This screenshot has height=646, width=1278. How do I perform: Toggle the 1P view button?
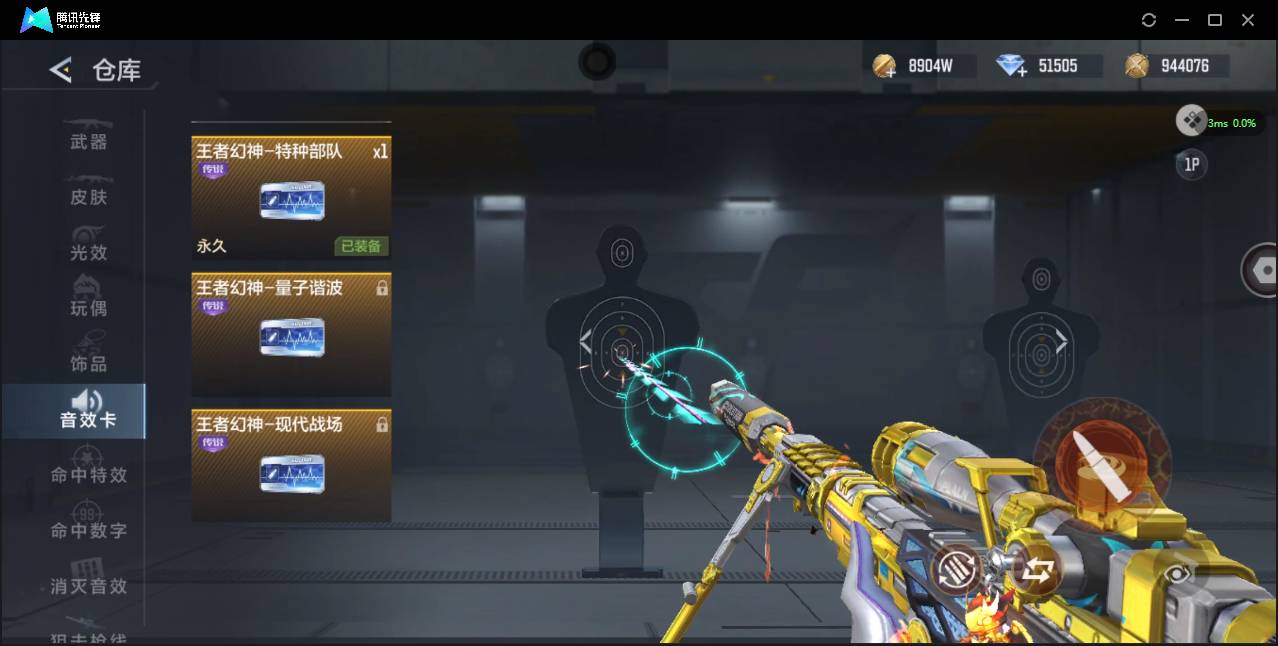1192,165
